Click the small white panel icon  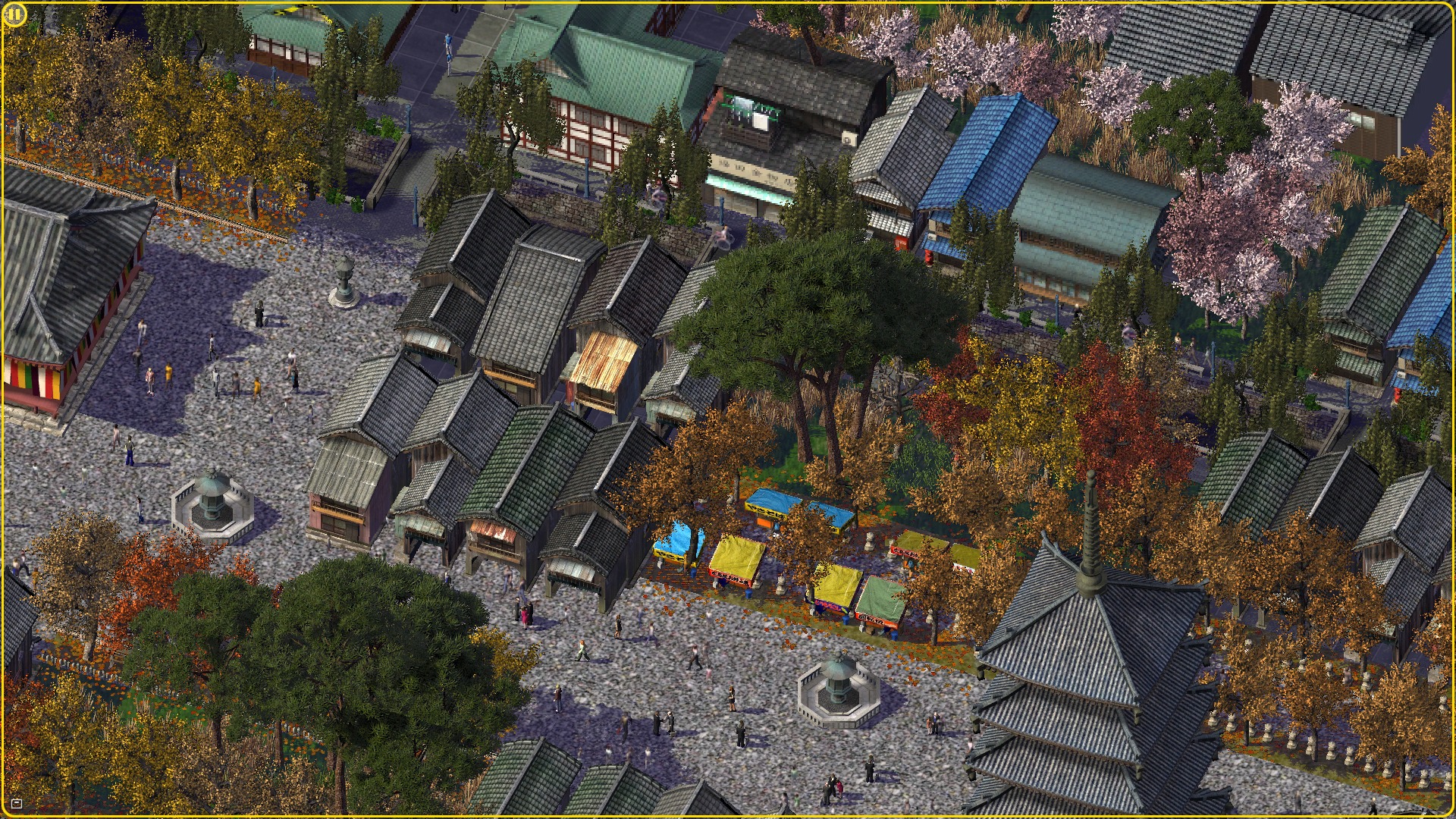click(17, 803)
